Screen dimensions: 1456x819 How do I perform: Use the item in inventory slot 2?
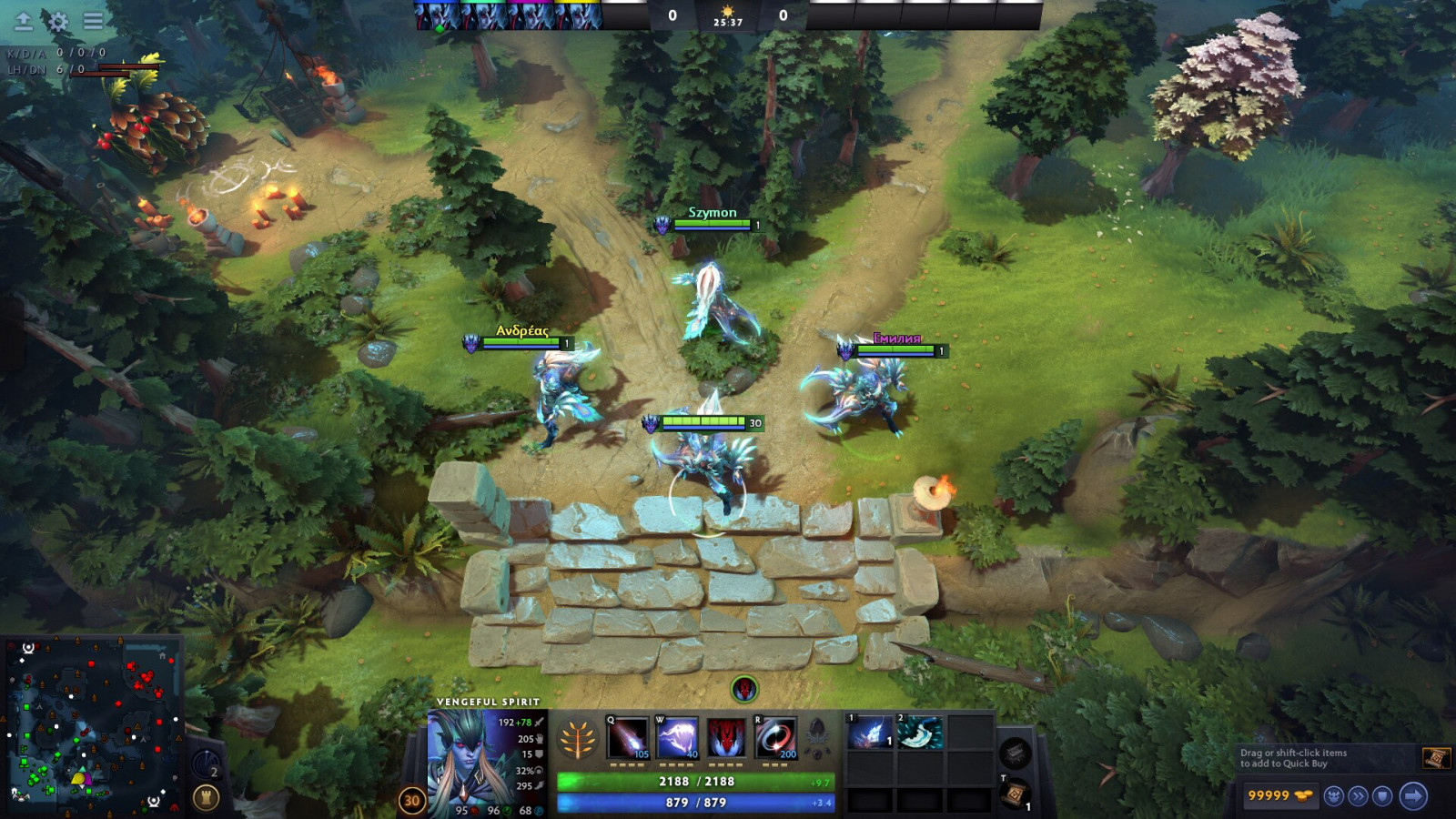coord(919,733)
